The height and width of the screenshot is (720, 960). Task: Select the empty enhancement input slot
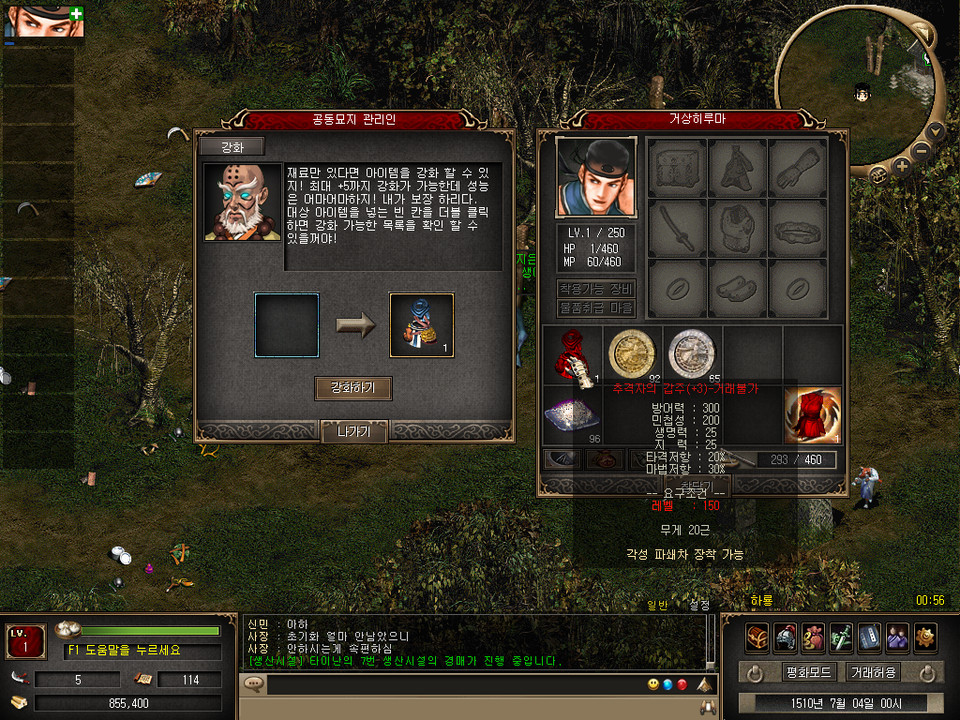click(287, 325)
